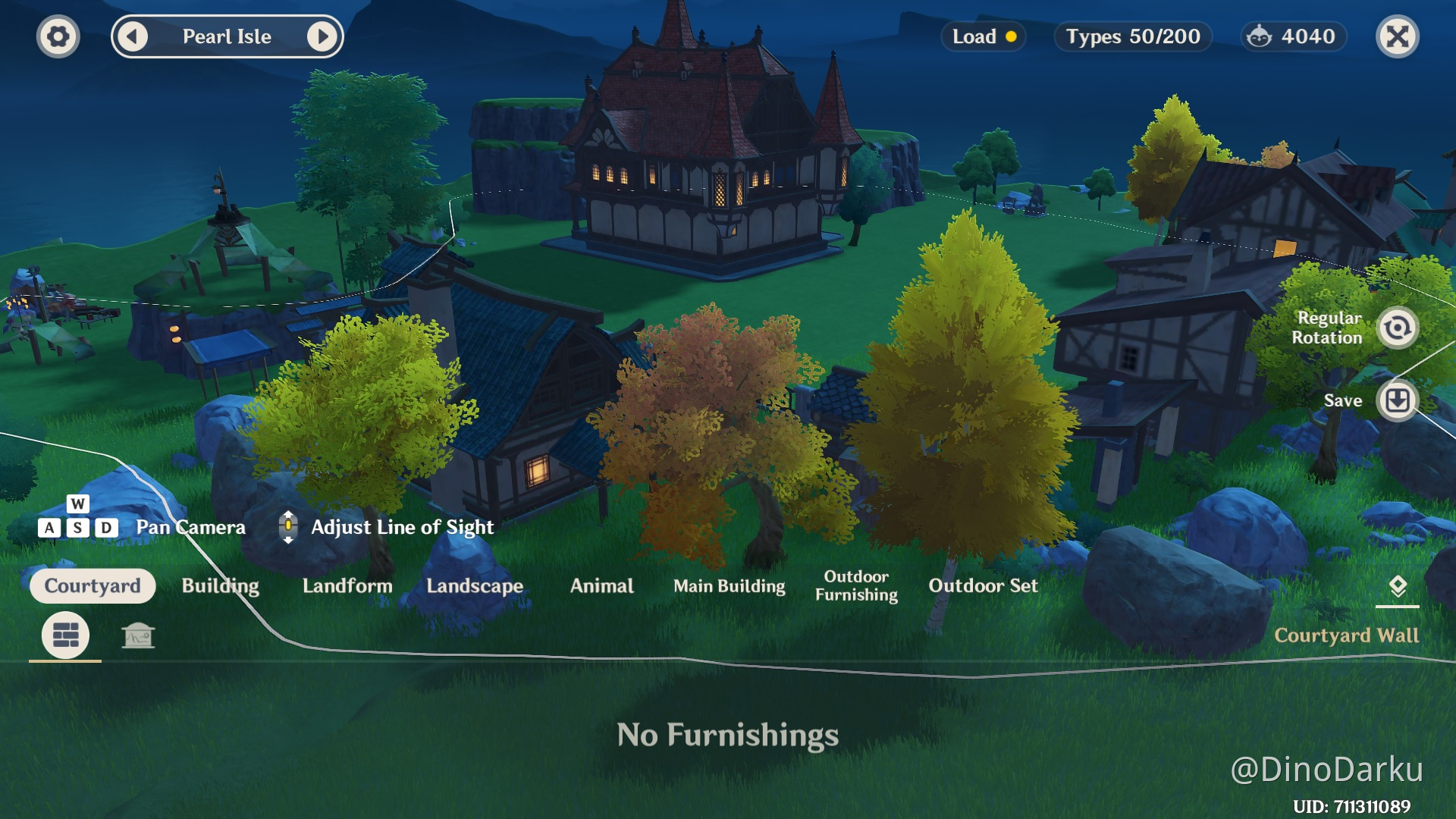
Task: Close the furnishing editor
Action: [1397, 36]
